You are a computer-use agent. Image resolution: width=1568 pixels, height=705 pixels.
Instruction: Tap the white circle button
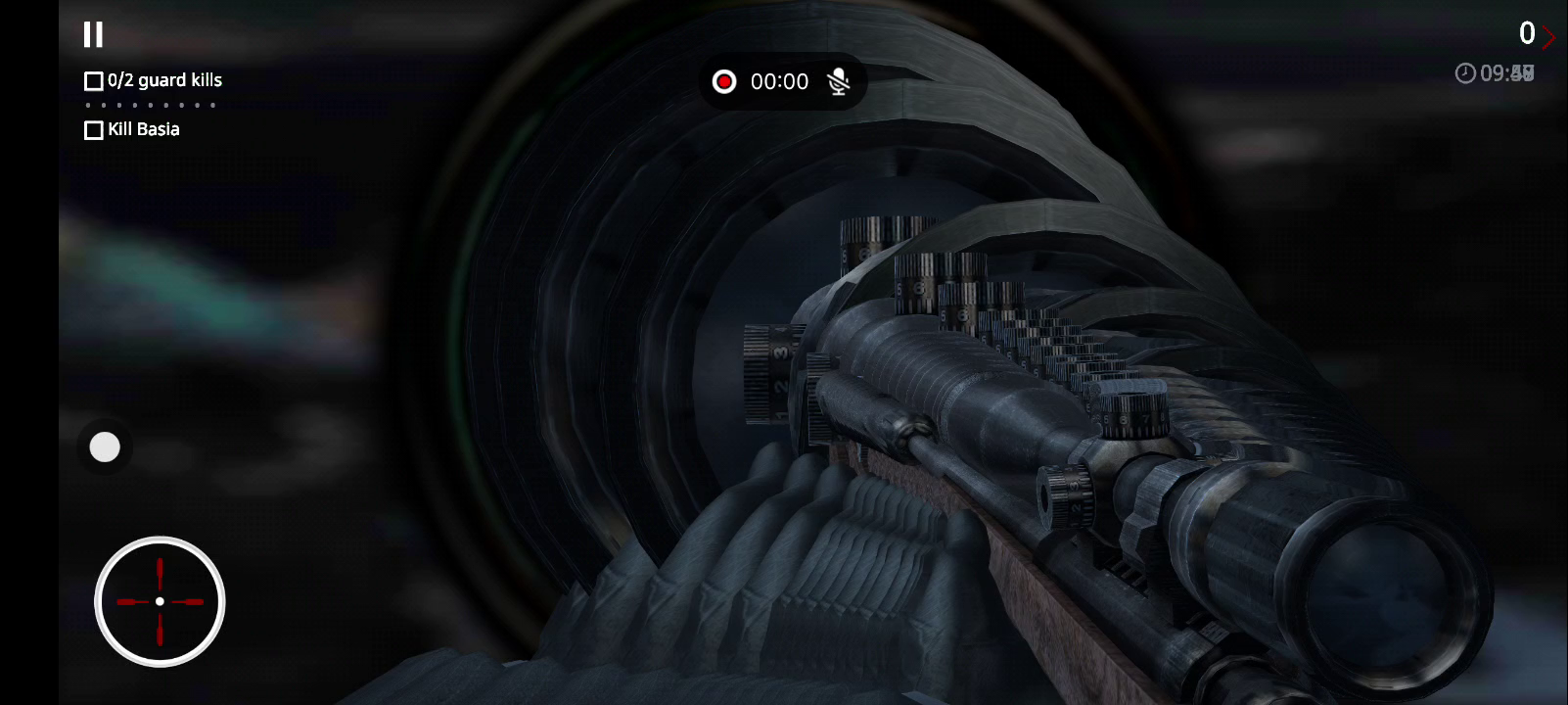coord(105,447)
